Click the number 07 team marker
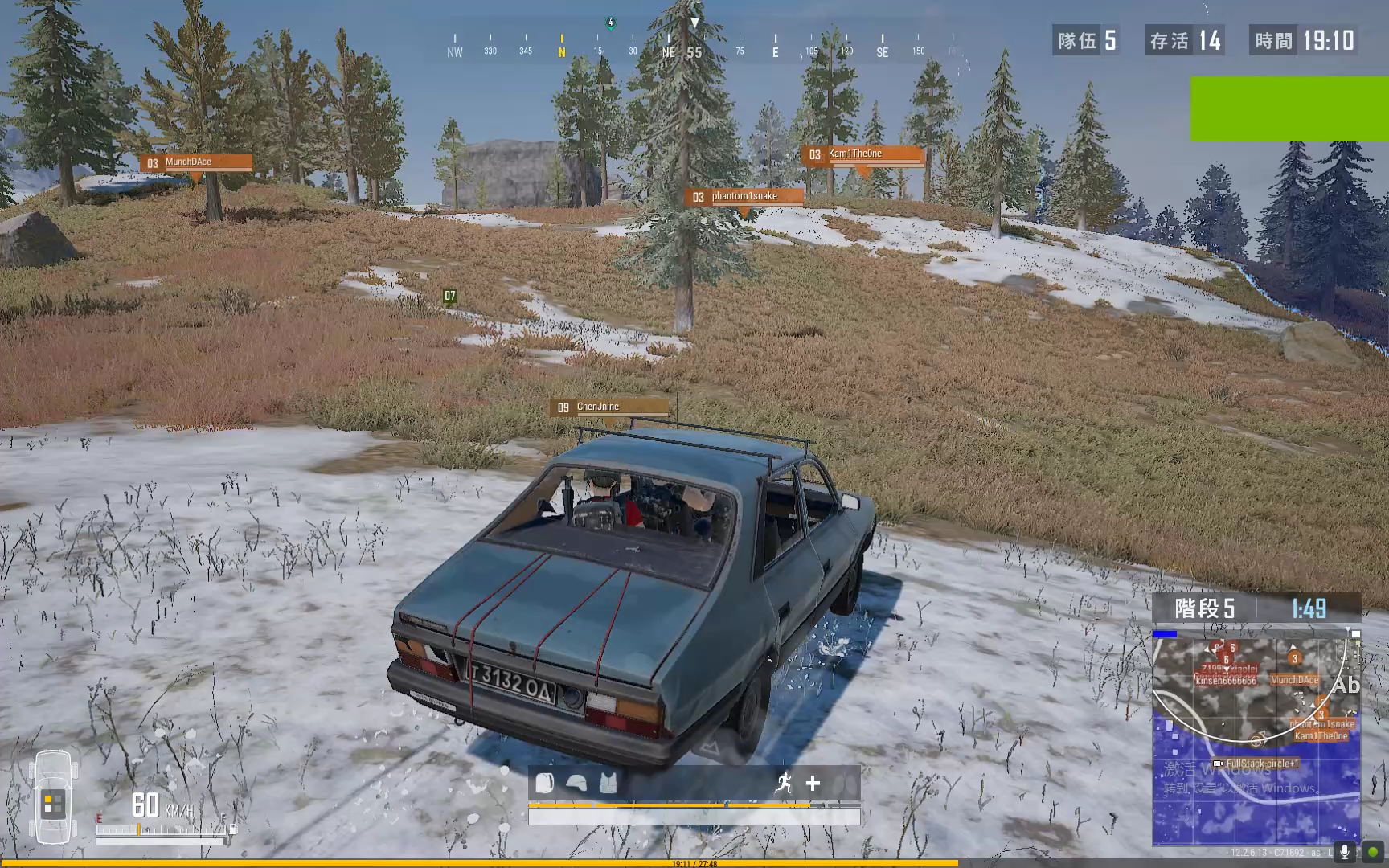This screenshot has width=1389, height=868. 450,297
